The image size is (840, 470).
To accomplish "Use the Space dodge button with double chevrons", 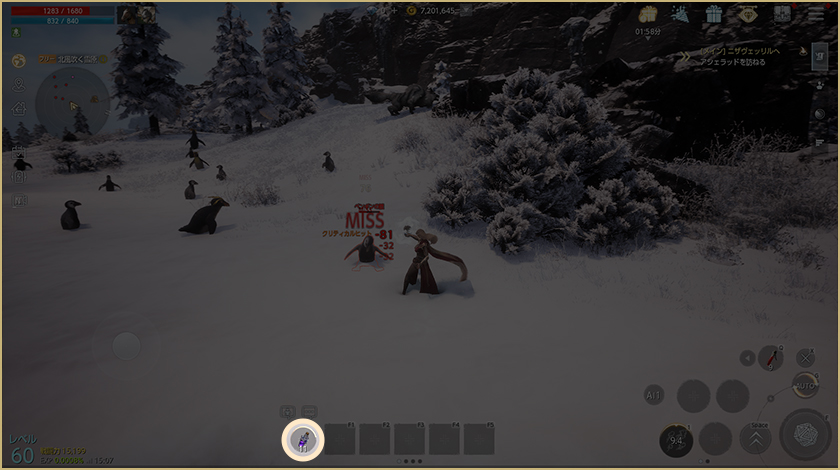I will coord(756,439).
